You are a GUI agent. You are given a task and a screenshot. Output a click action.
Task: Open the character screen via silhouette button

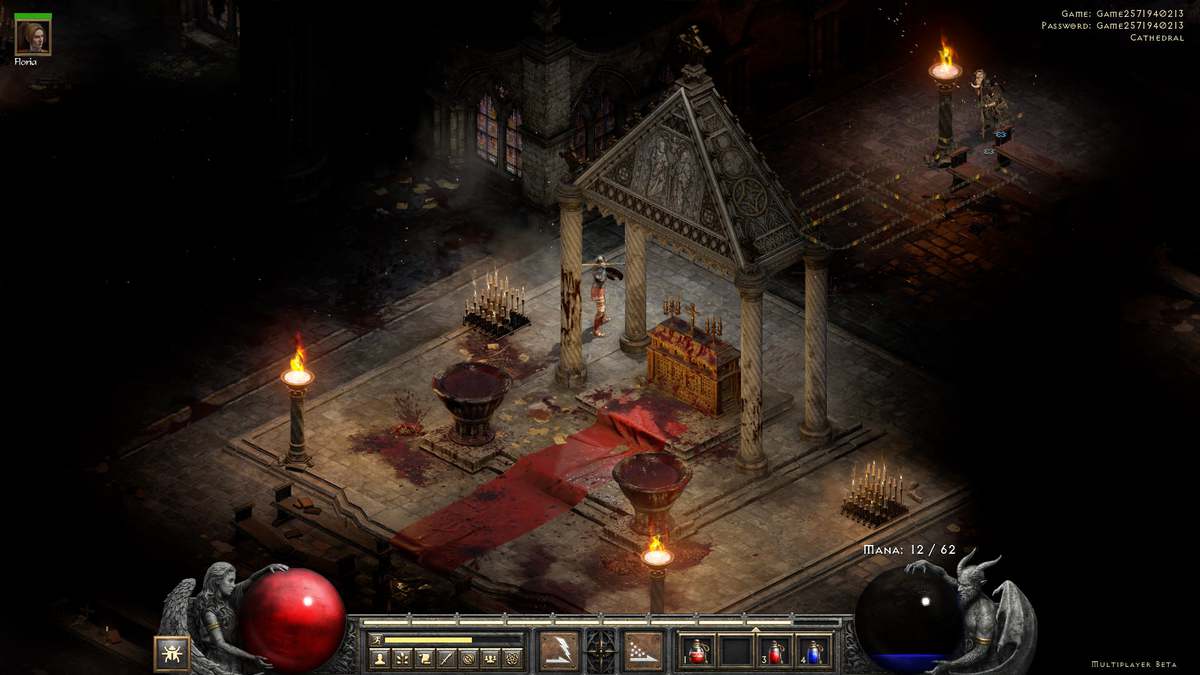[379, 658]
